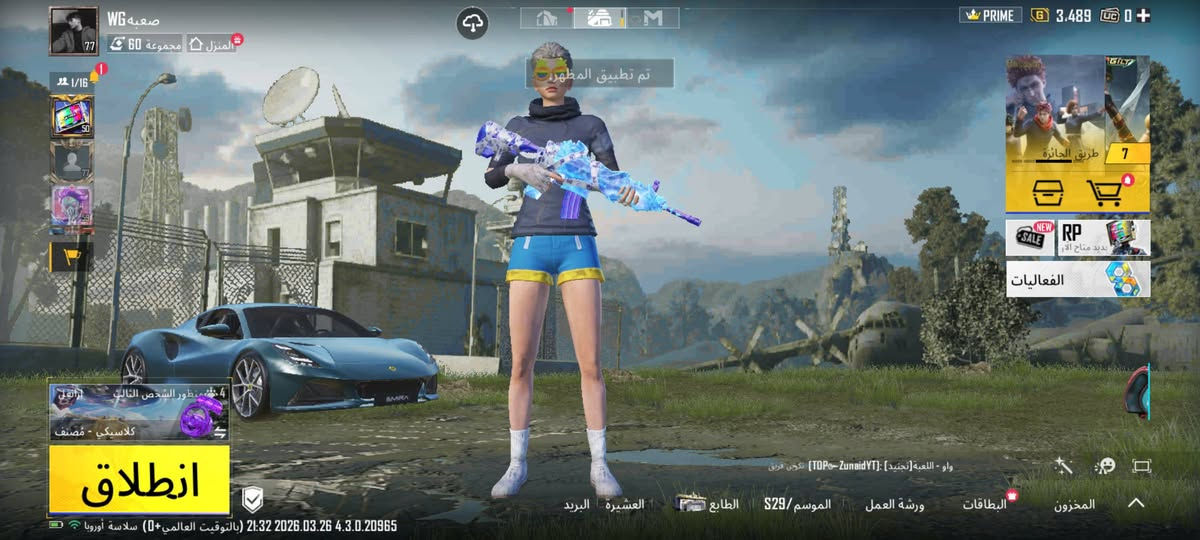1200x540 pixels.
Task: Open the العشيرة clan menu
Action: tap(624, 505)
